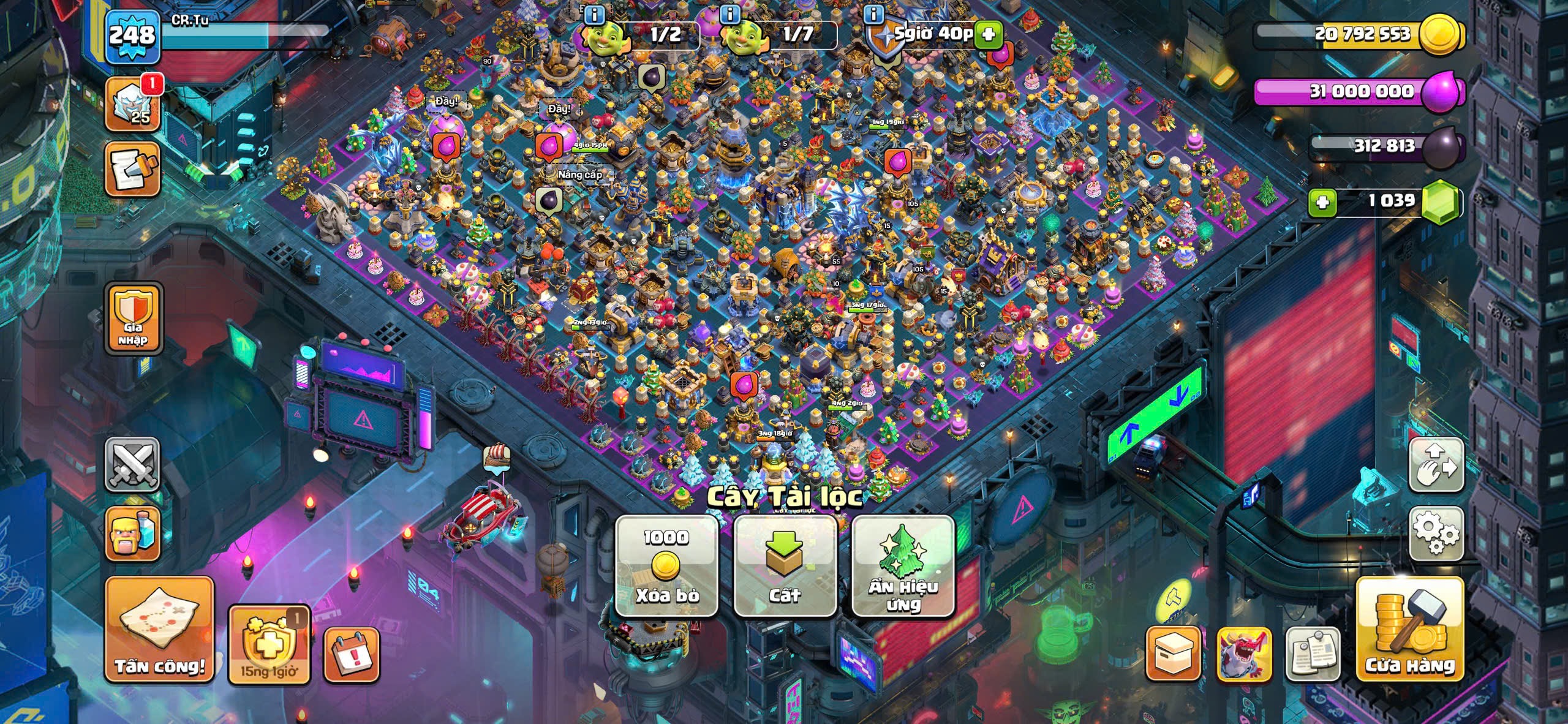Tap the Tấn công! attack button

[160, 629]
